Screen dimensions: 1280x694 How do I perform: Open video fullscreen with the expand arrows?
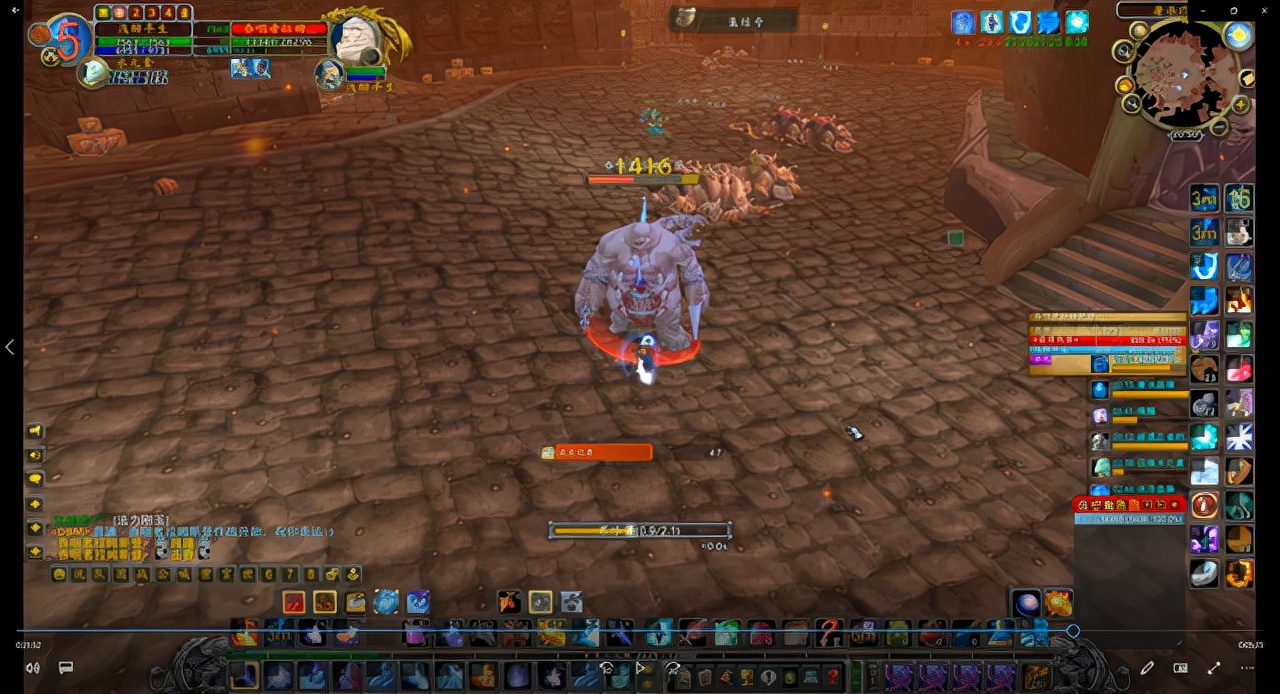[x=1214, y=668]
